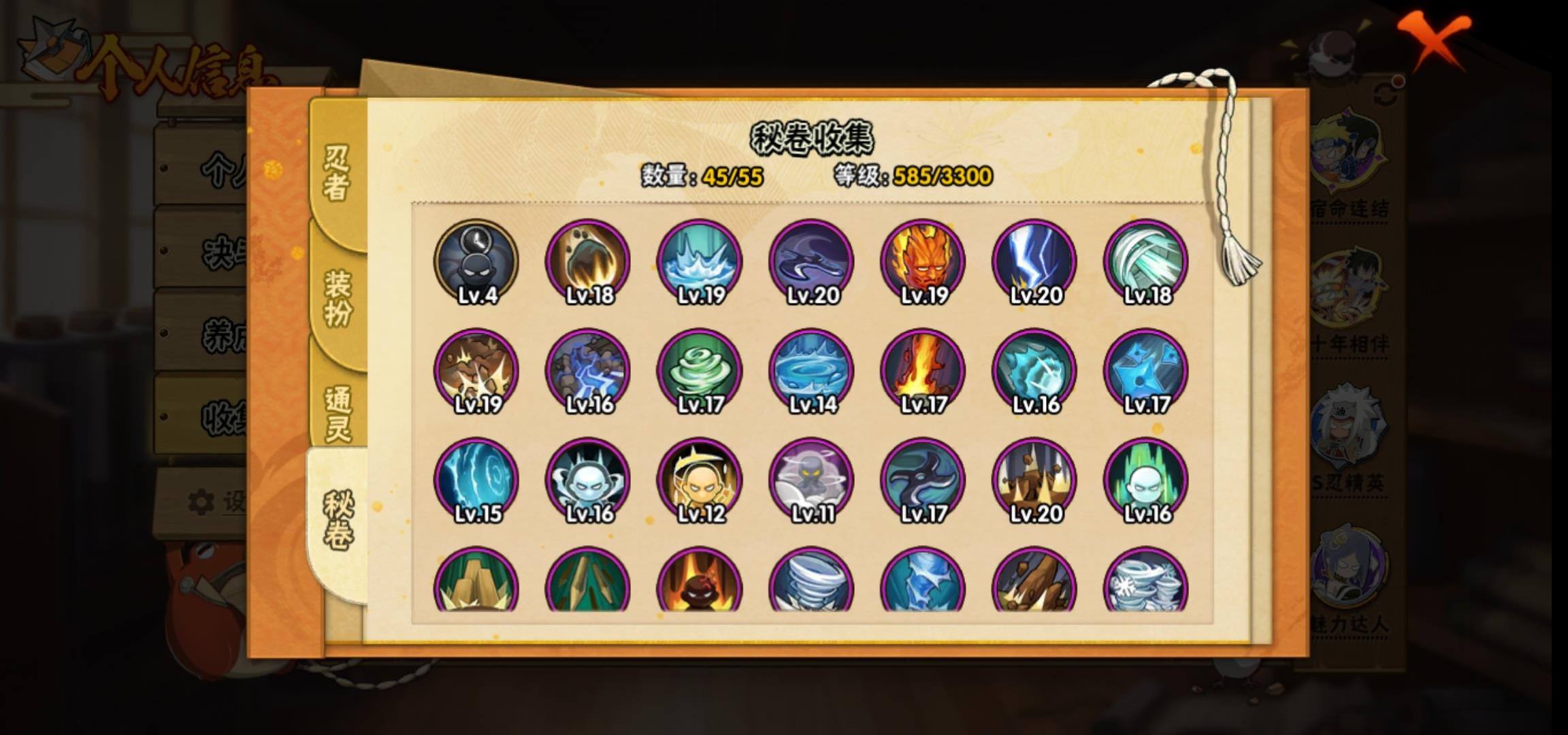Image resolution: width=1568 pixels, height=735 pixels.
Task: Select the Lv.12 golden figure scroll
Action: pos(700,480)
